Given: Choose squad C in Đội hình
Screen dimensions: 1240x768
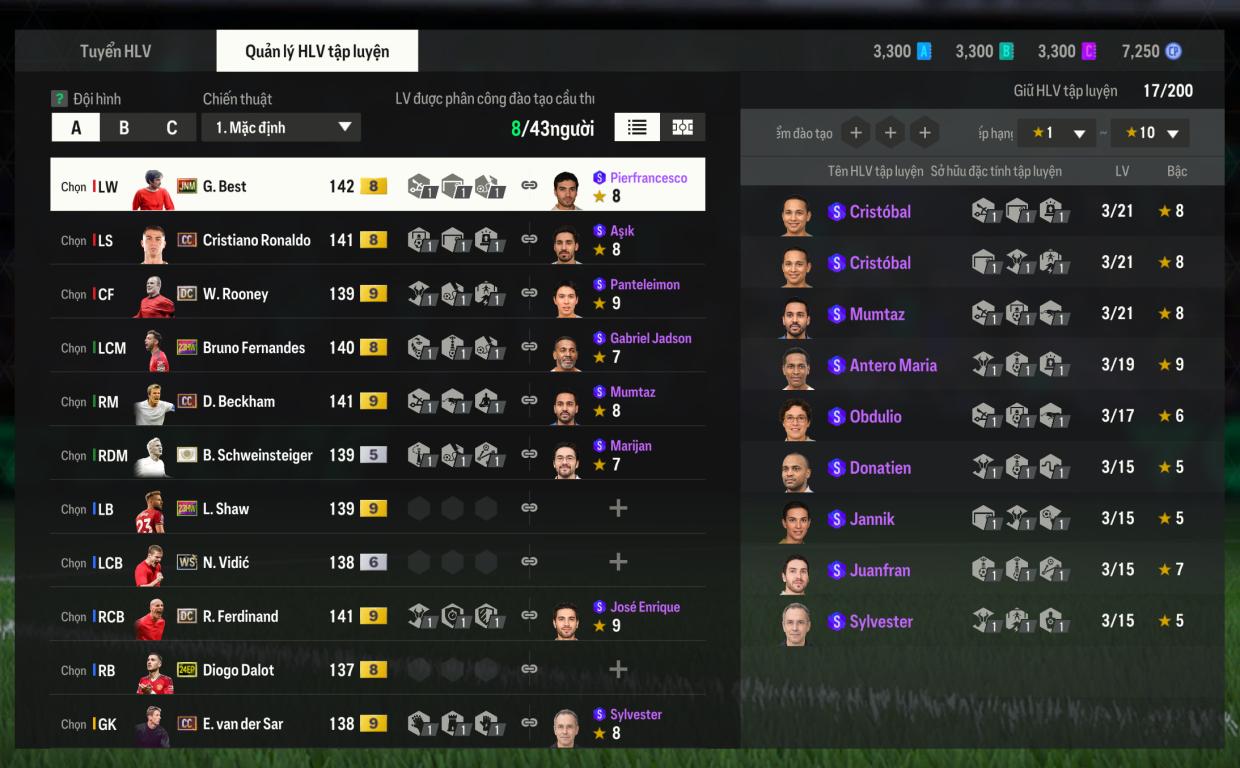Looking at the screenshot, I should point(171,128).
